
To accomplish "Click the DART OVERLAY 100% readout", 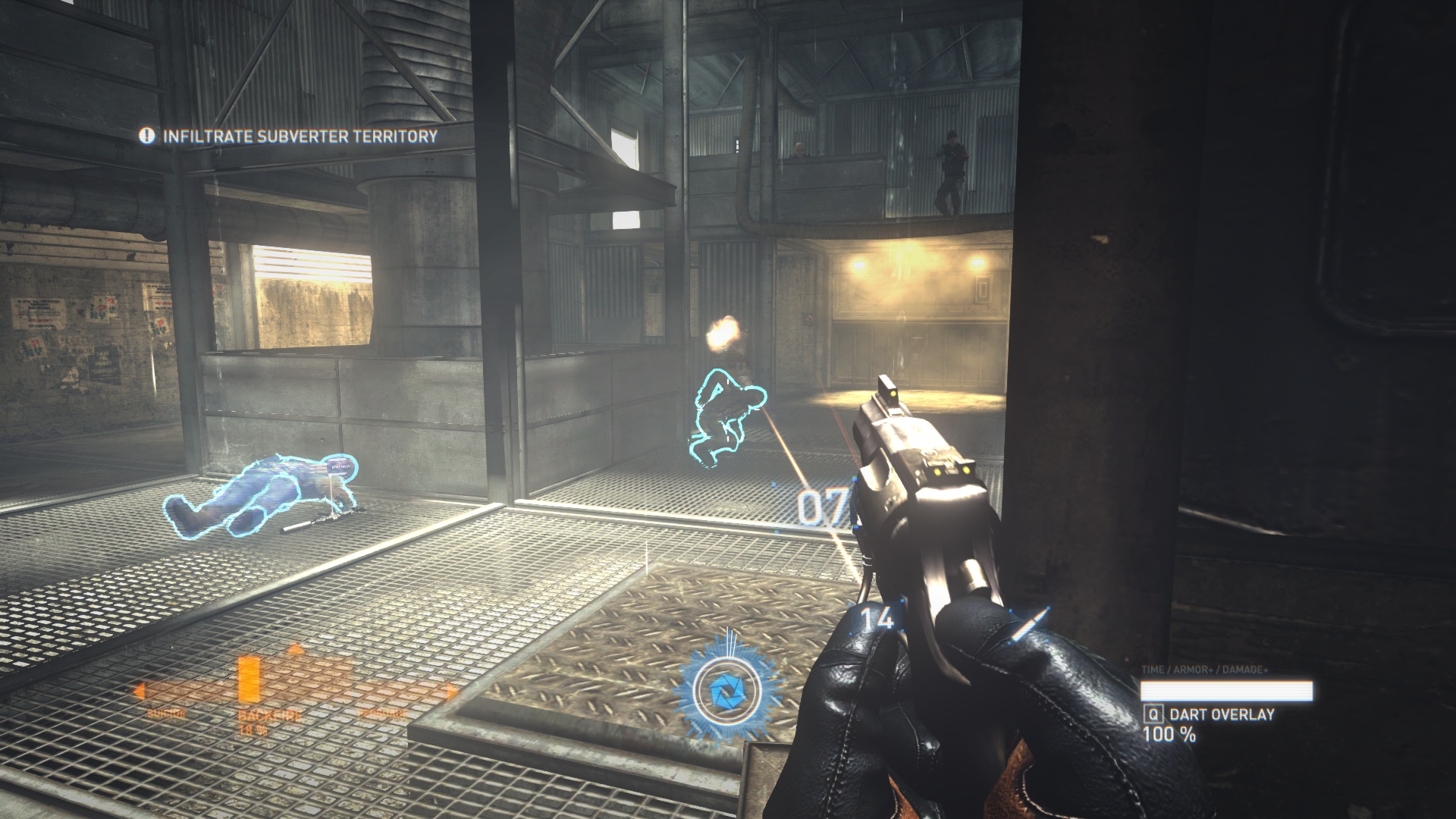I will click(x=1171, y=735).
